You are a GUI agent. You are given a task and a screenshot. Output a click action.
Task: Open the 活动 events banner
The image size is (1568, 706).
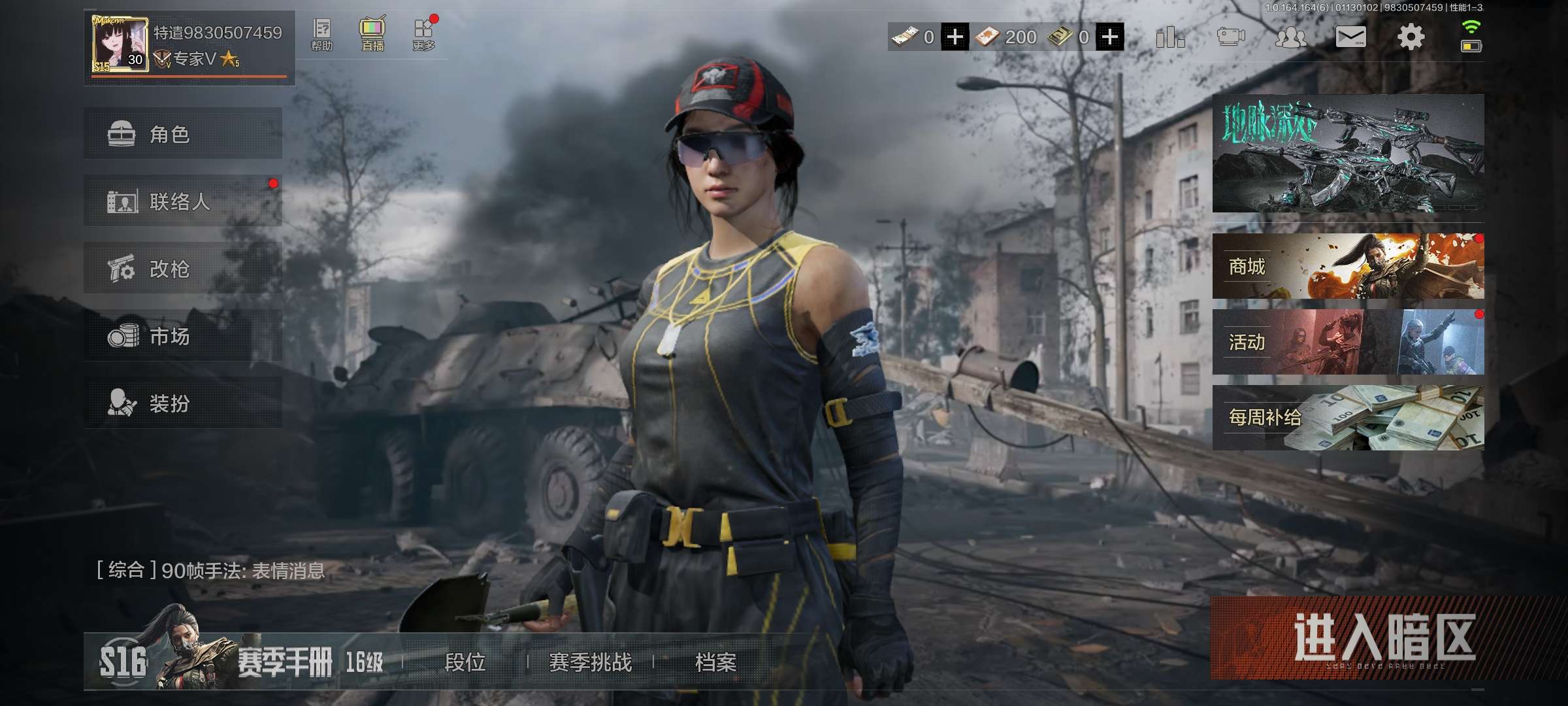[x=1348, y=342]
